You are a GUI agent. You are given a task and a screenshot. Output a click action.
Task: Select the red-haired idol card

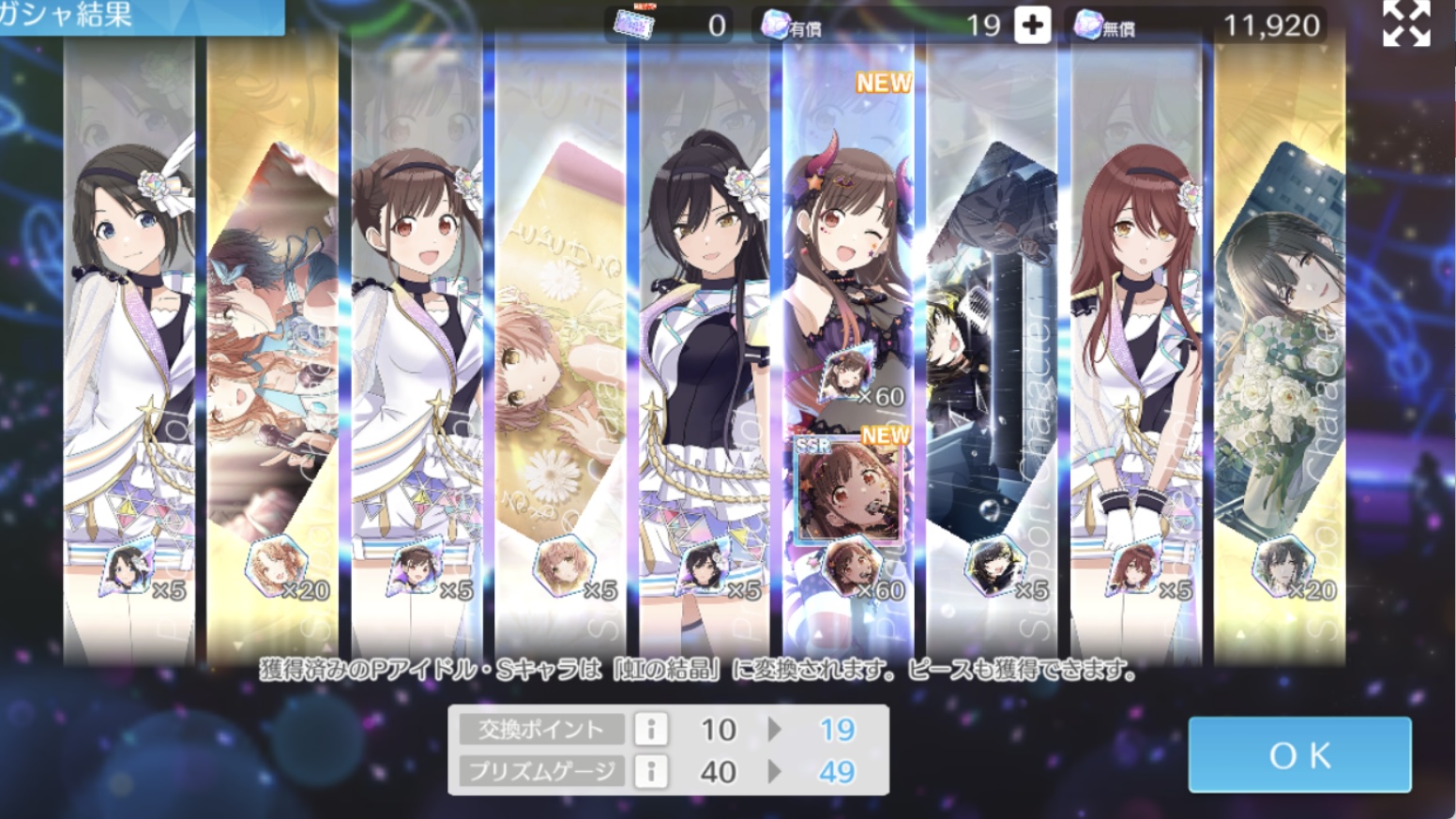click(1135, 356)
